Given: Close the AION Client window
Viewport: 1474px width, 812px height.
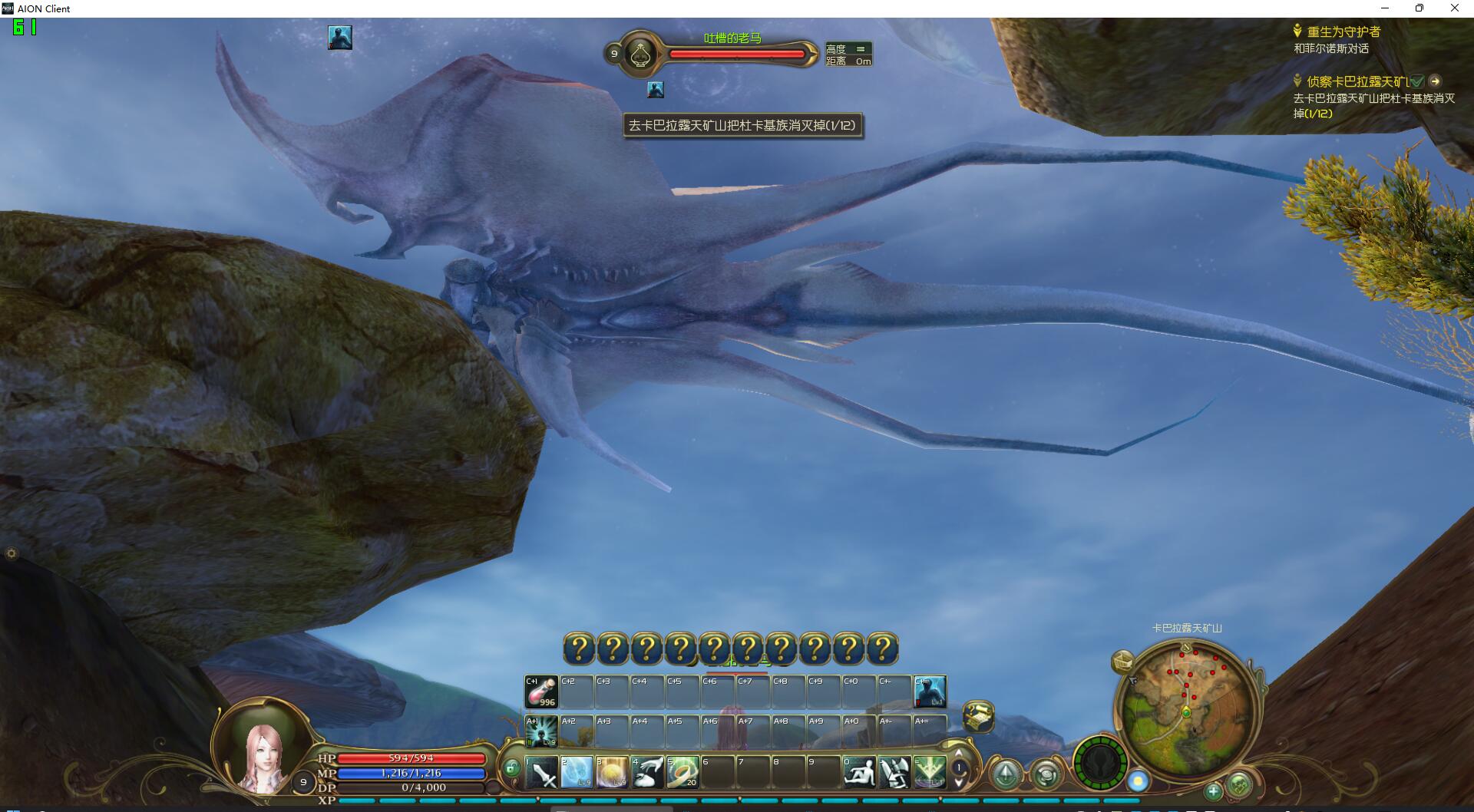Looking at the screenshot, I should pos(1454,8).
